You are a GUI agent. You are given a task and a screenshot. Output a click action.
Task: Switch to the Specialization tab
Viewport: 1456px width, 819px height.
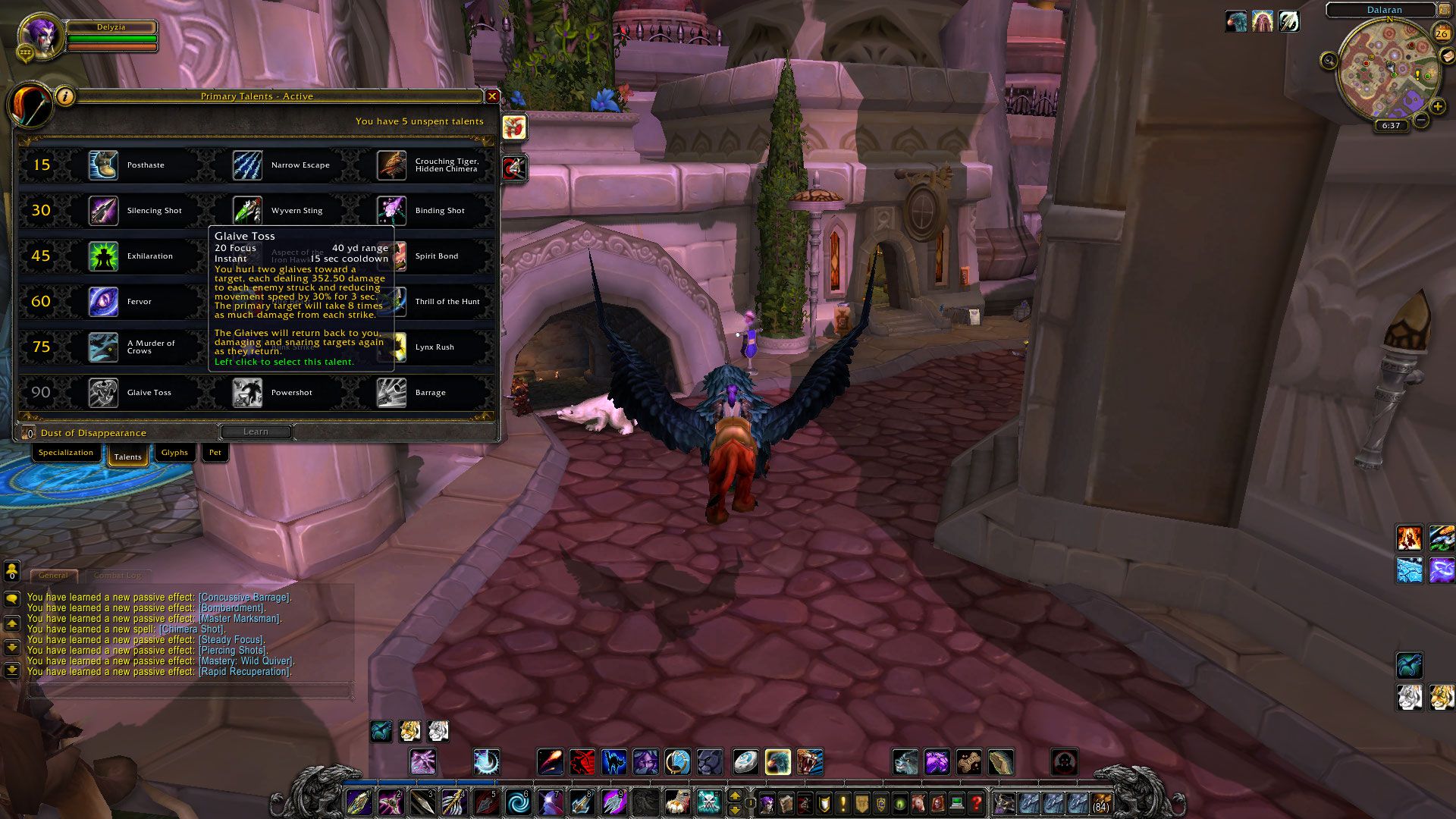[x=66, y=453]
